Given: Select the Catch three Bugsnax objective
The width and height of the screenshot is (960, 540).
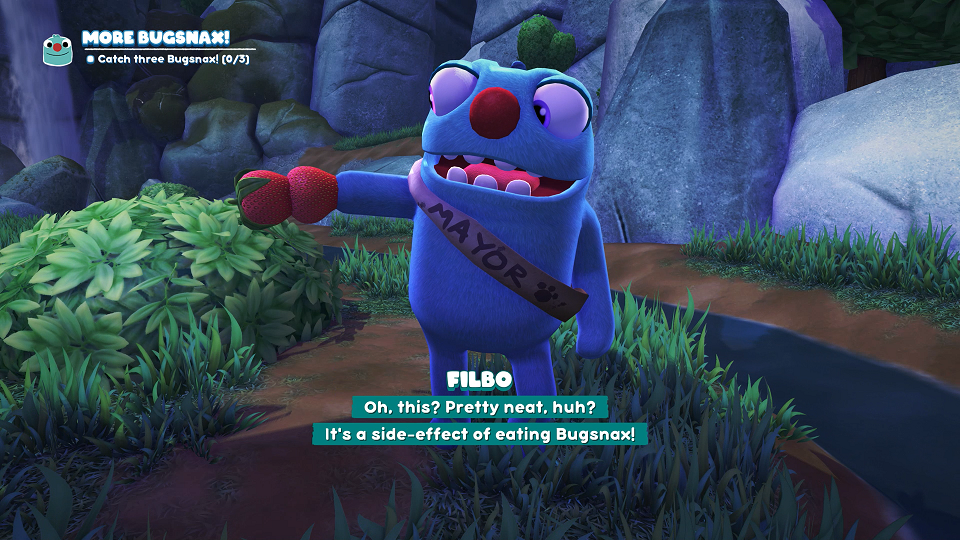Looking at the screenshot, I should click(x=166, y=59).
